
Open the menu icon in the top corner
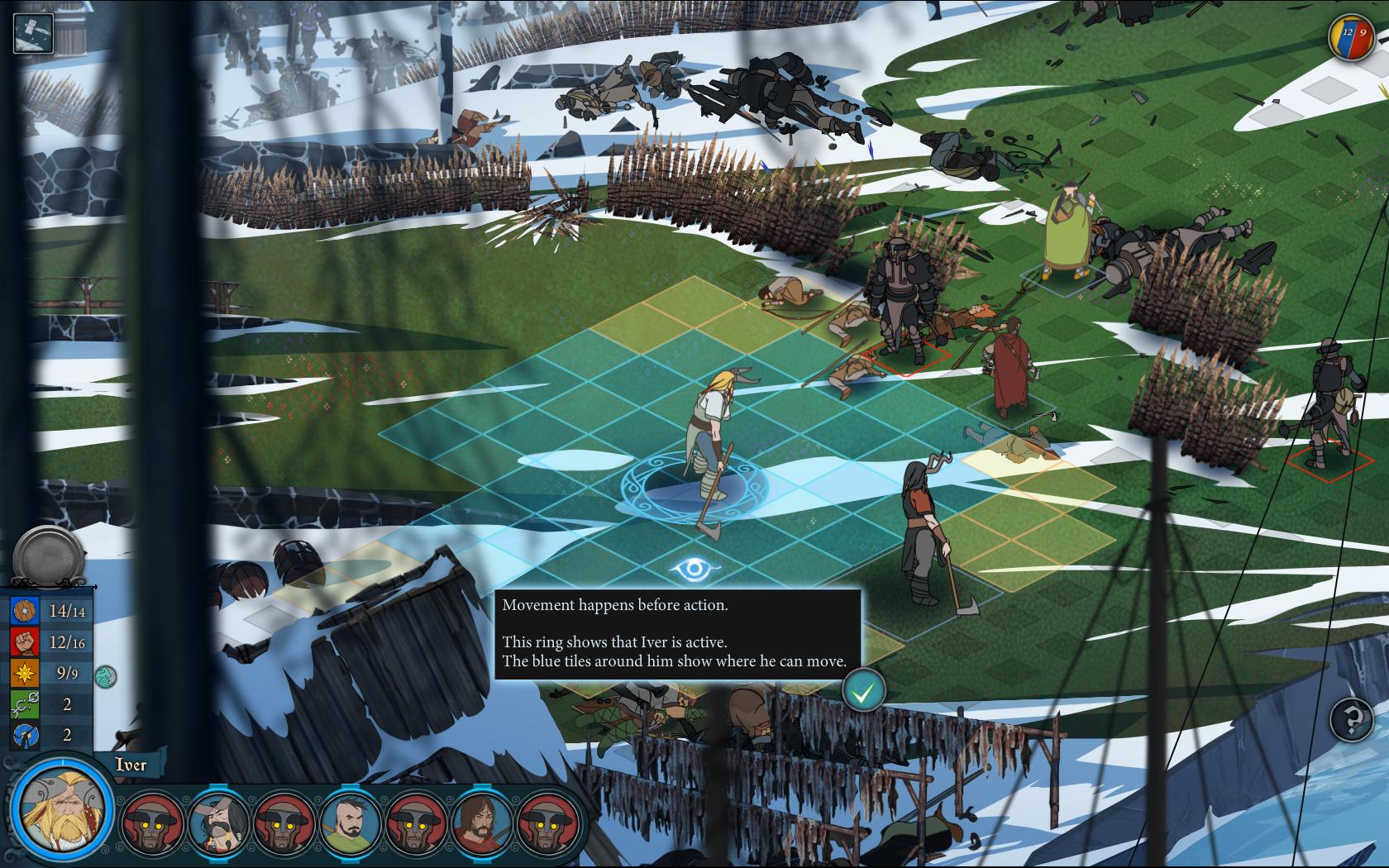pyautogui.click(x=33, y=33)
